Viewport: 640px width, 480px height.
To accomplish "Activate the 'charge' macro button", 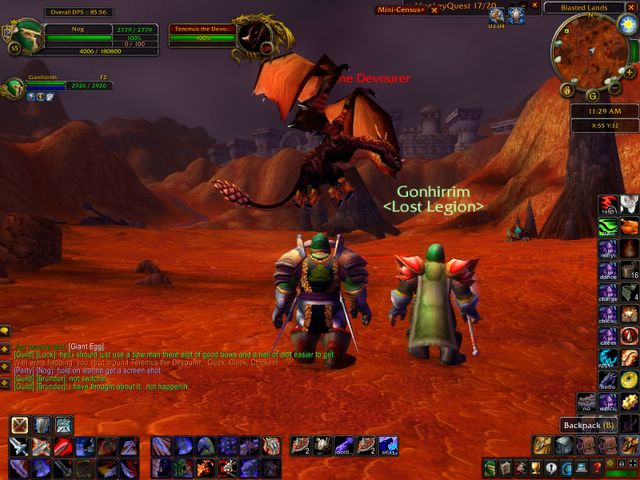I will 607,292.
